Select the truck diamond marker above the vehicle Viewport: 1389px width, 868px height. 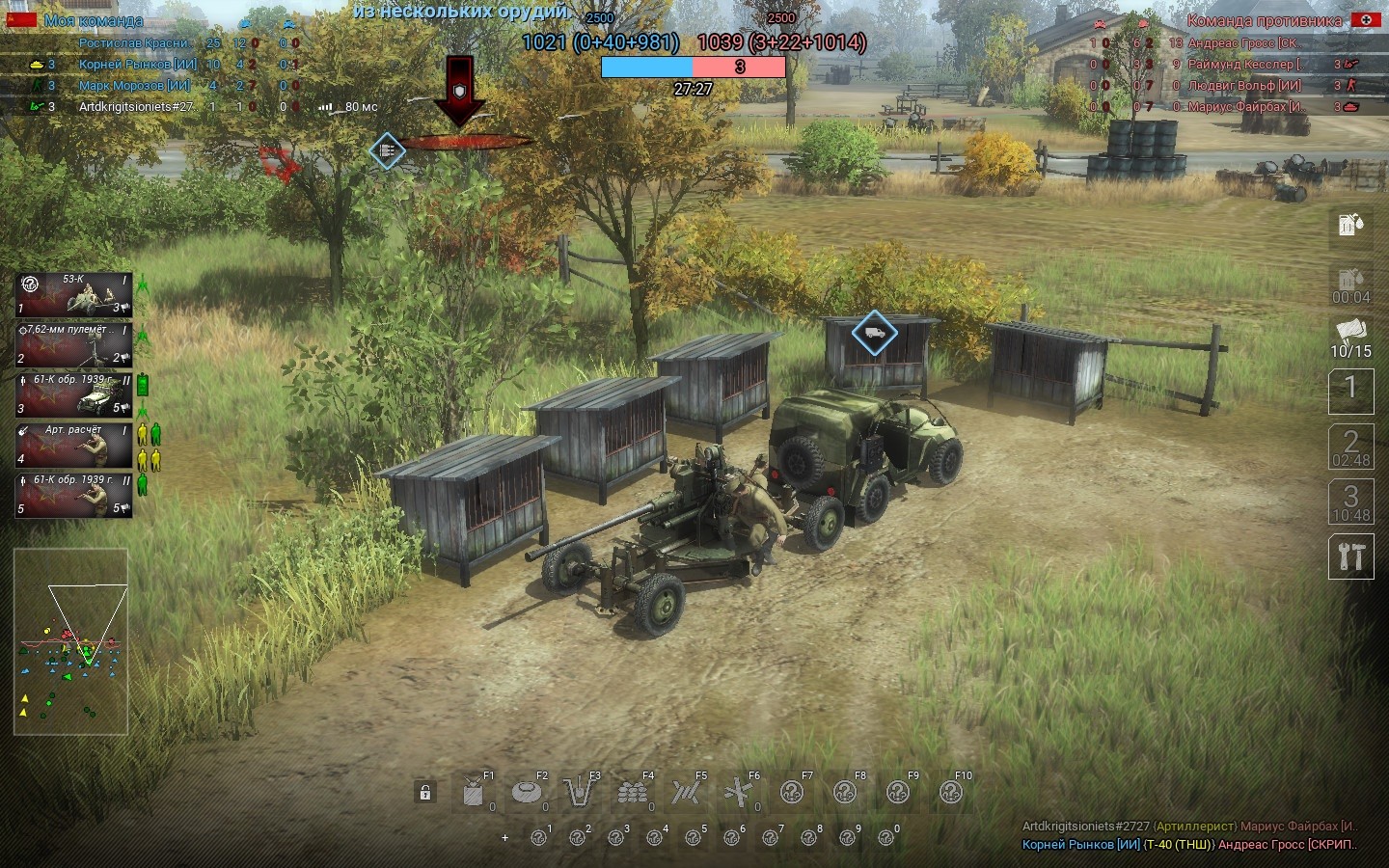coord(874,333)
